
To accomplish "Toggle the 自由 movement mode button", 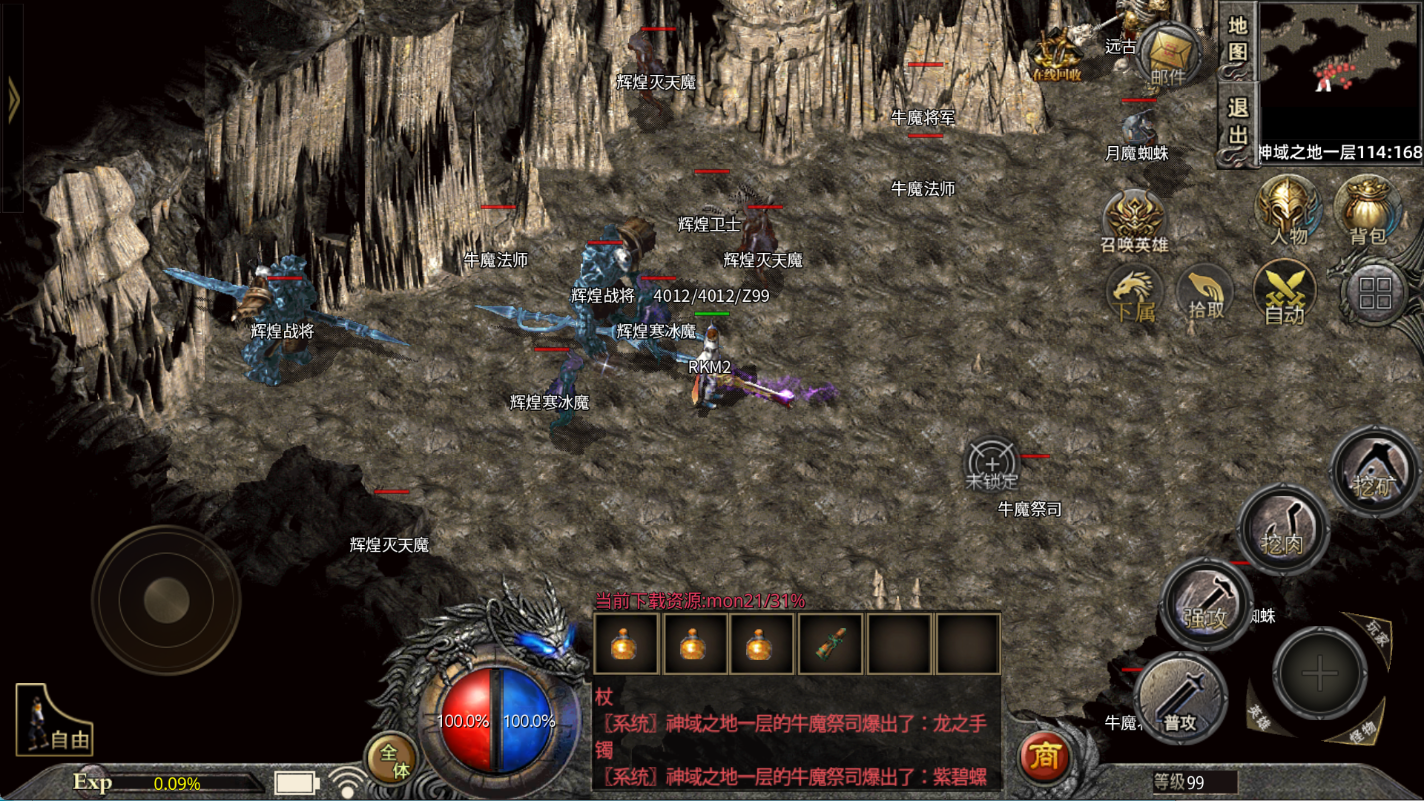I will [55, 721].
